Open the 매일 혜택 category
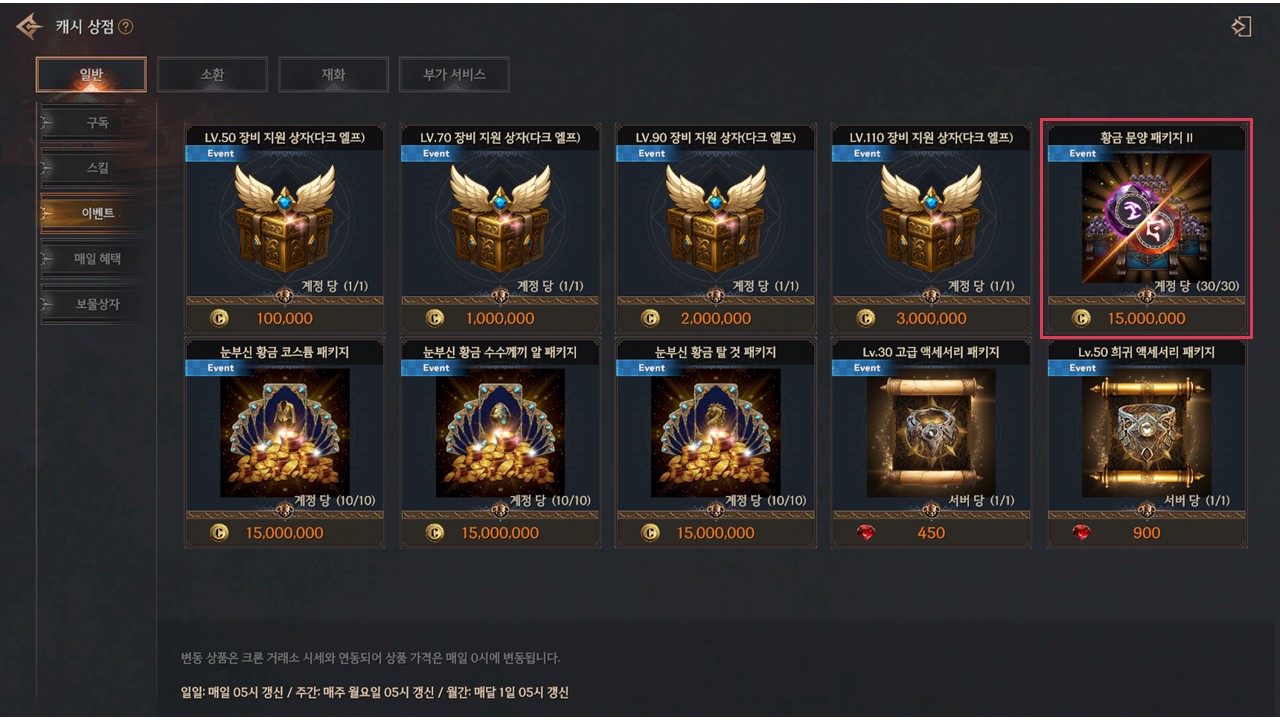This screenshot has width=1280, height=720. click(x=97, y=259)
